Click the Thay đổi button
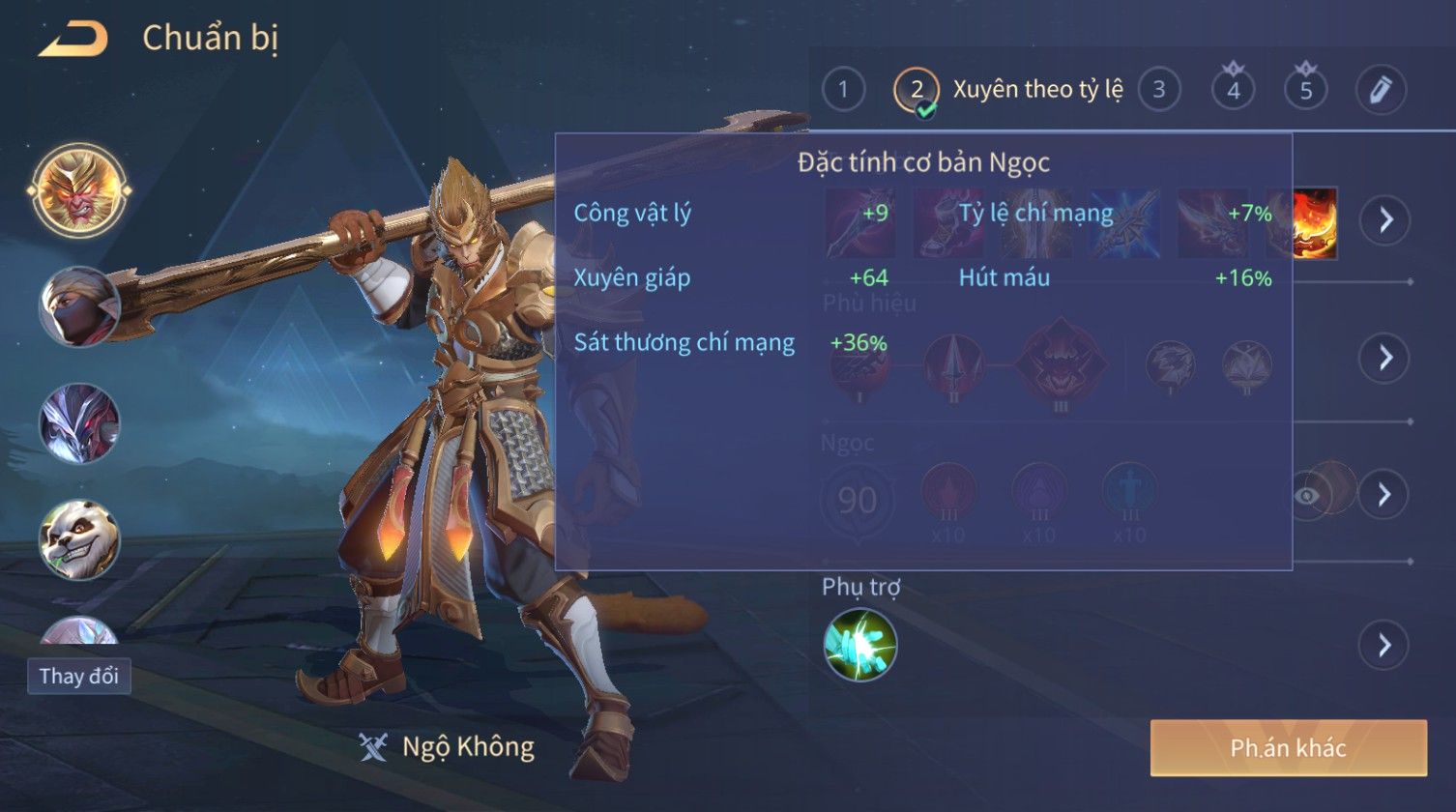 tap(79, 676)
